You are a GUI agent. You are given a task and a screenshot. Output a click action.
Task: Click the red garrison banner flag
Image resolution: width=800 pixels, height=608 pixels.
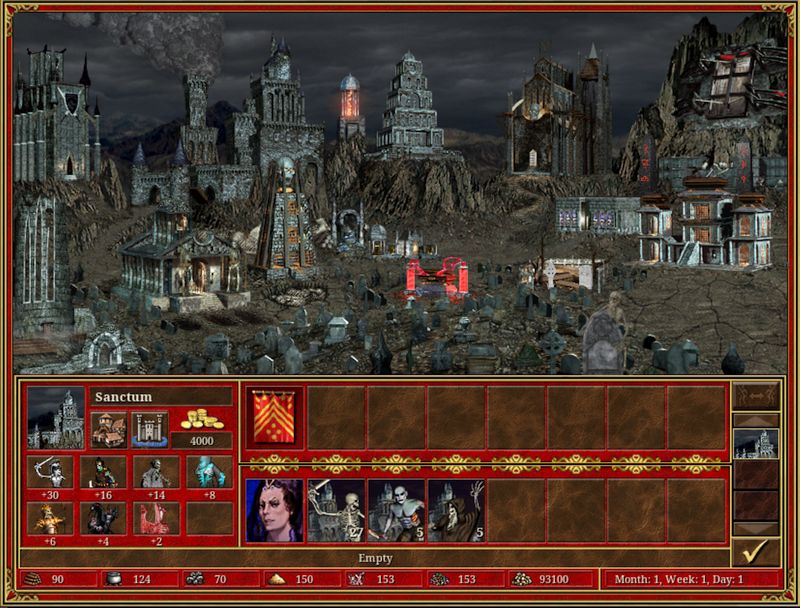click(x=275, y=417)
